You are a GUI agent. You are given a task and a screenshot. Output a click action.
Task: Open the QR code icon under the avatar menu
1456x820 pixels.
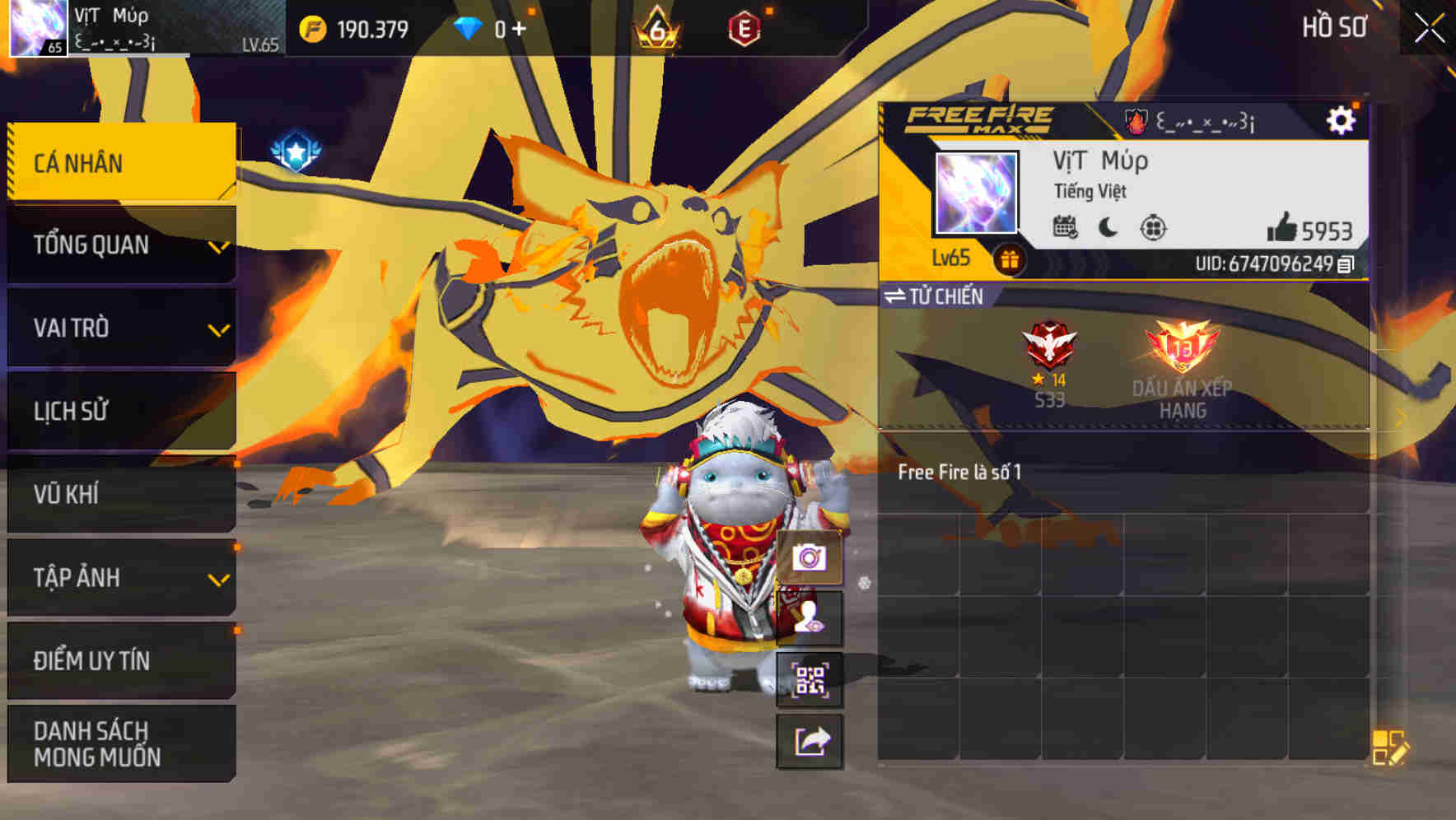(x=810, y=680)
